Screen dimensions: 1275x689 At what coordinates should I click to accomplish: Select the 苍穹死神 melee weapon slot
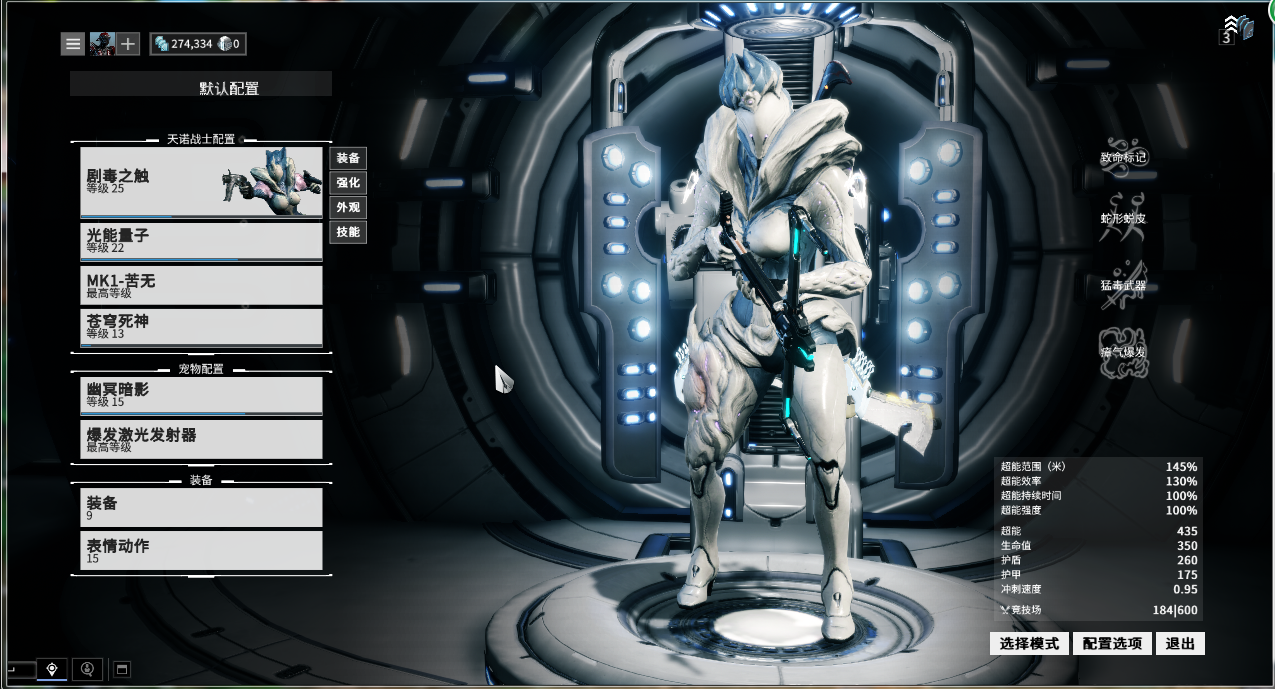pyautogui.click(x=201, y=327)
